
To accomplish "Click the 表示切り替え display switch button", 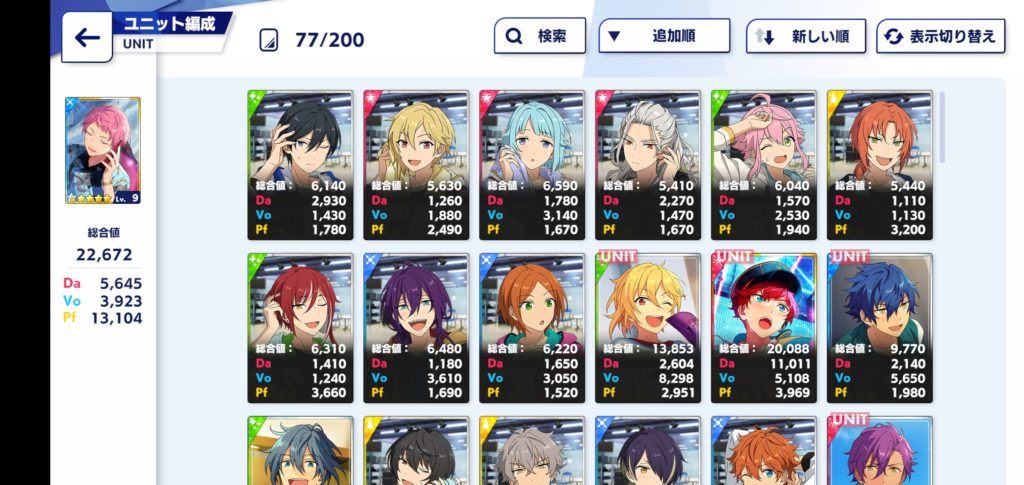I will pyautogui.click(x=940, y=37).
